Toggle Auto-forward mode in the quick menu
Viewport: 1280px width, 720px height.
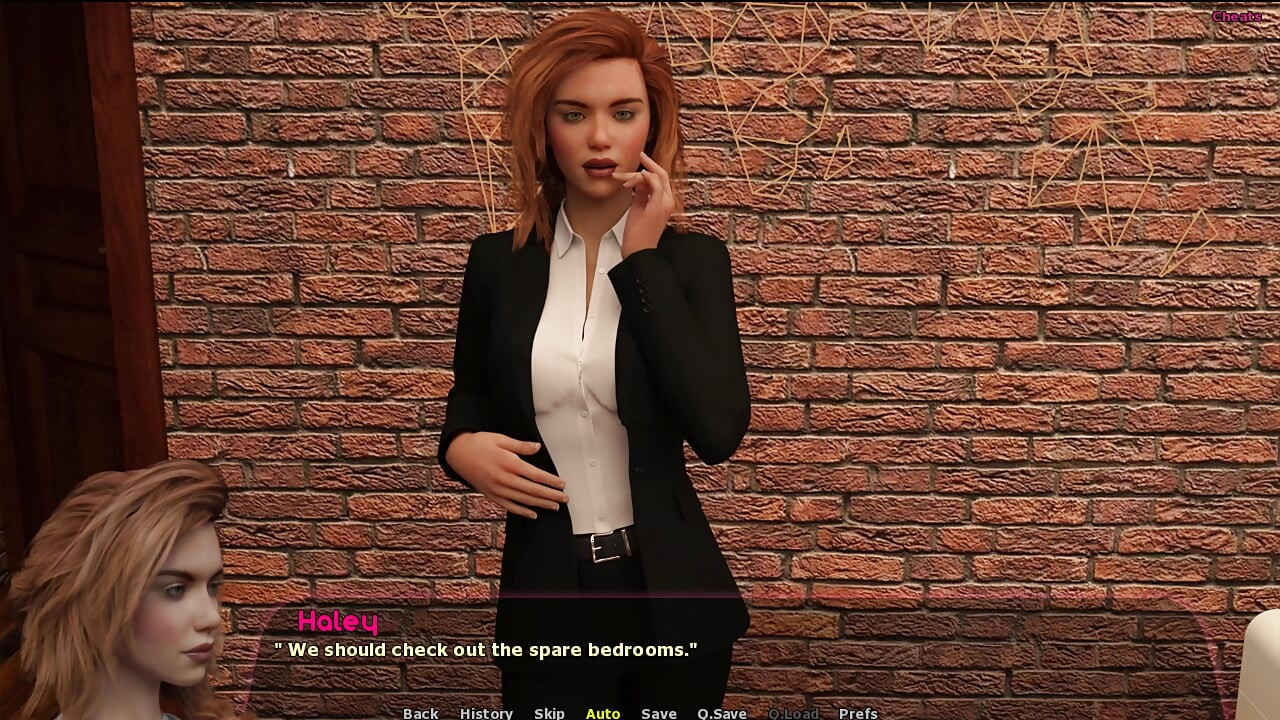pos(603,713)
